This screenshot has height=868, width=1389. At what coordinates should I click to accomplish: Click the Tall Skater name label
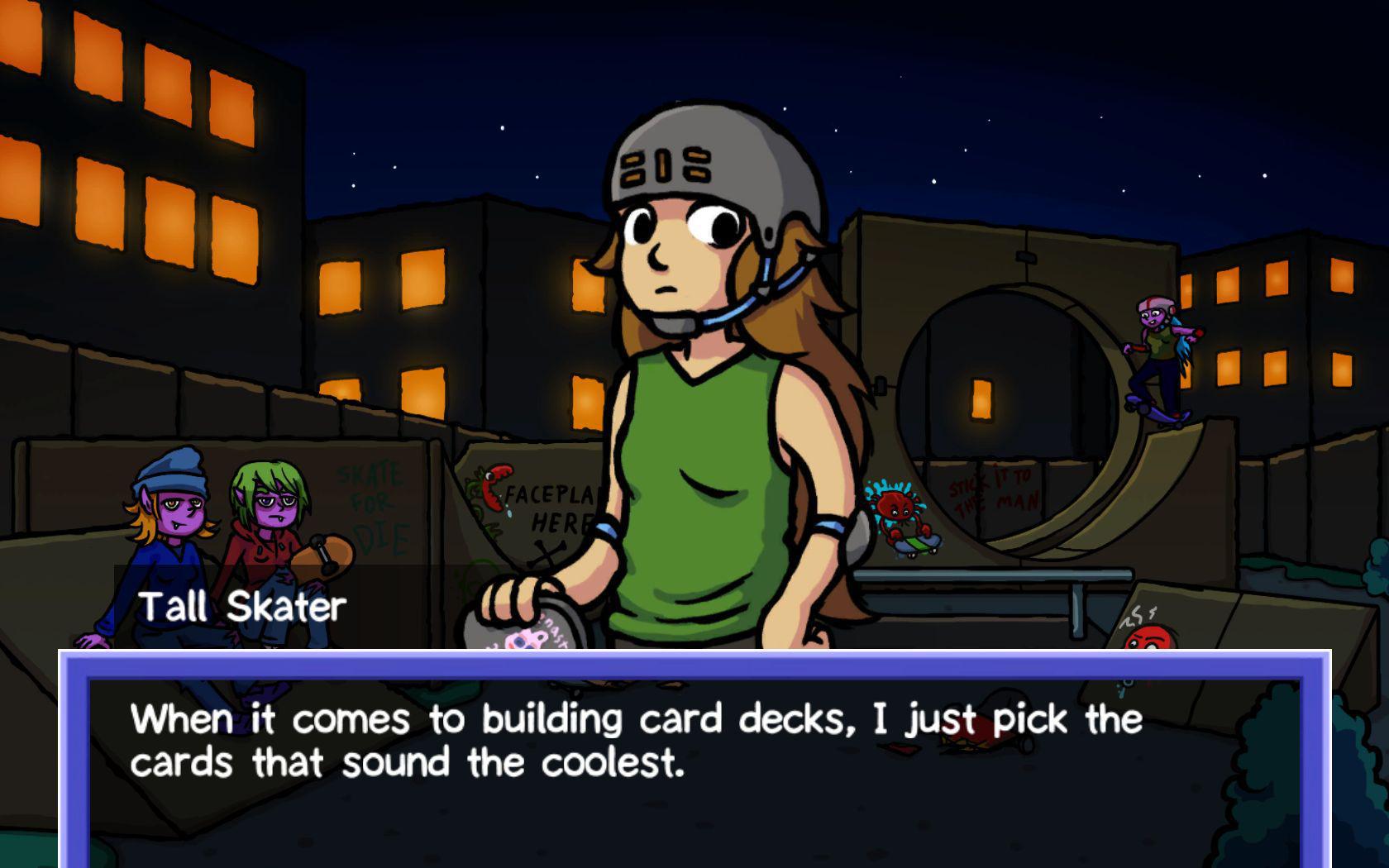244,608
